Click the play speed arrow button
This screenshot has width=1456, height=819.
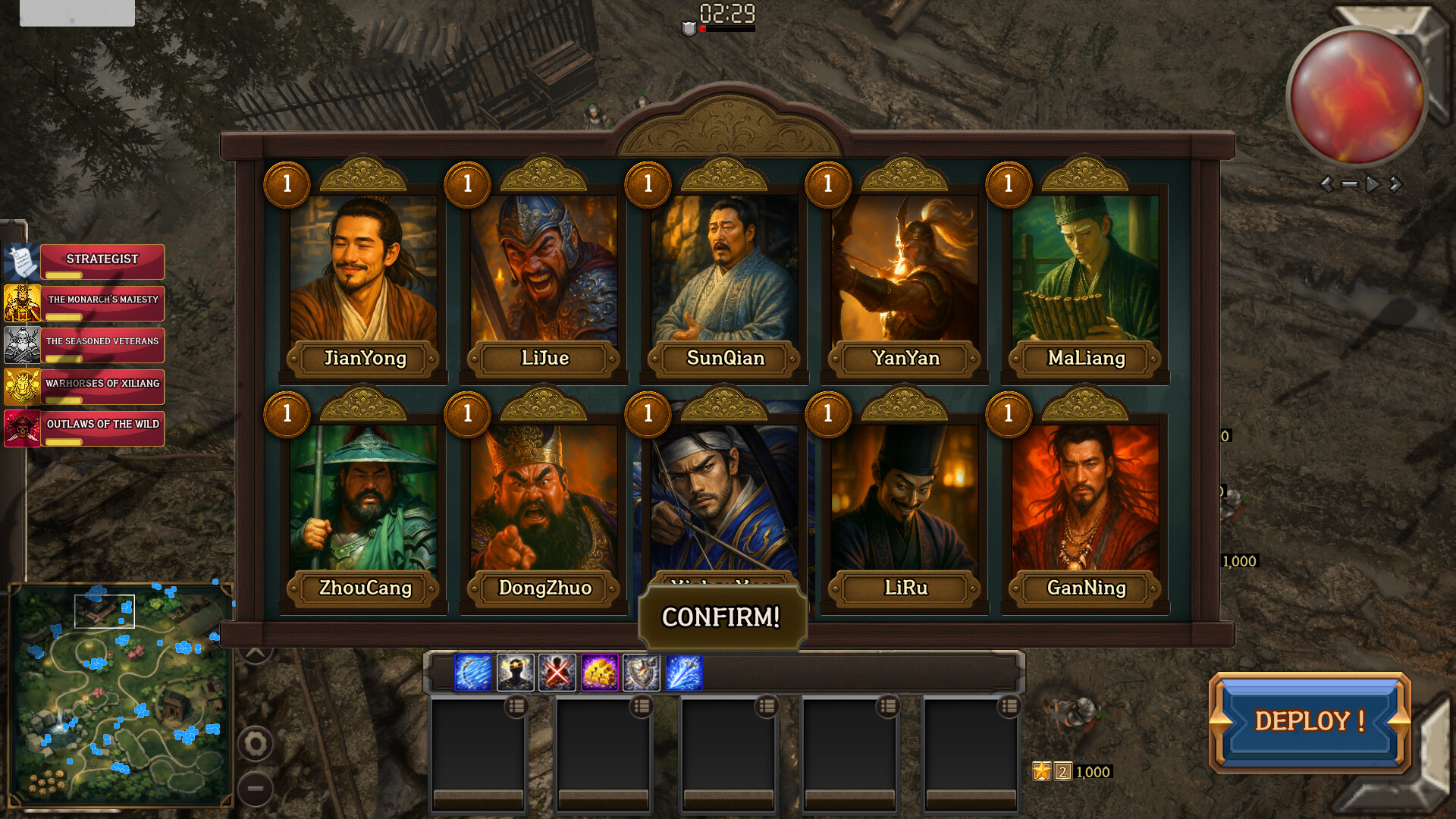click(x=1372, y=184)
